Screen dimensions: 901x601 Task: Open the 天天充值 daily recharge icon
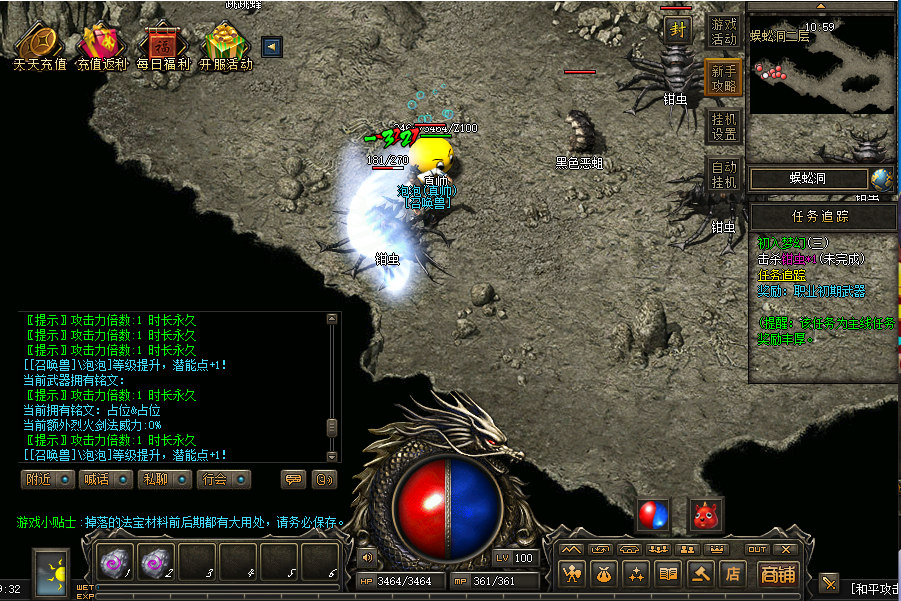[39, 45]
